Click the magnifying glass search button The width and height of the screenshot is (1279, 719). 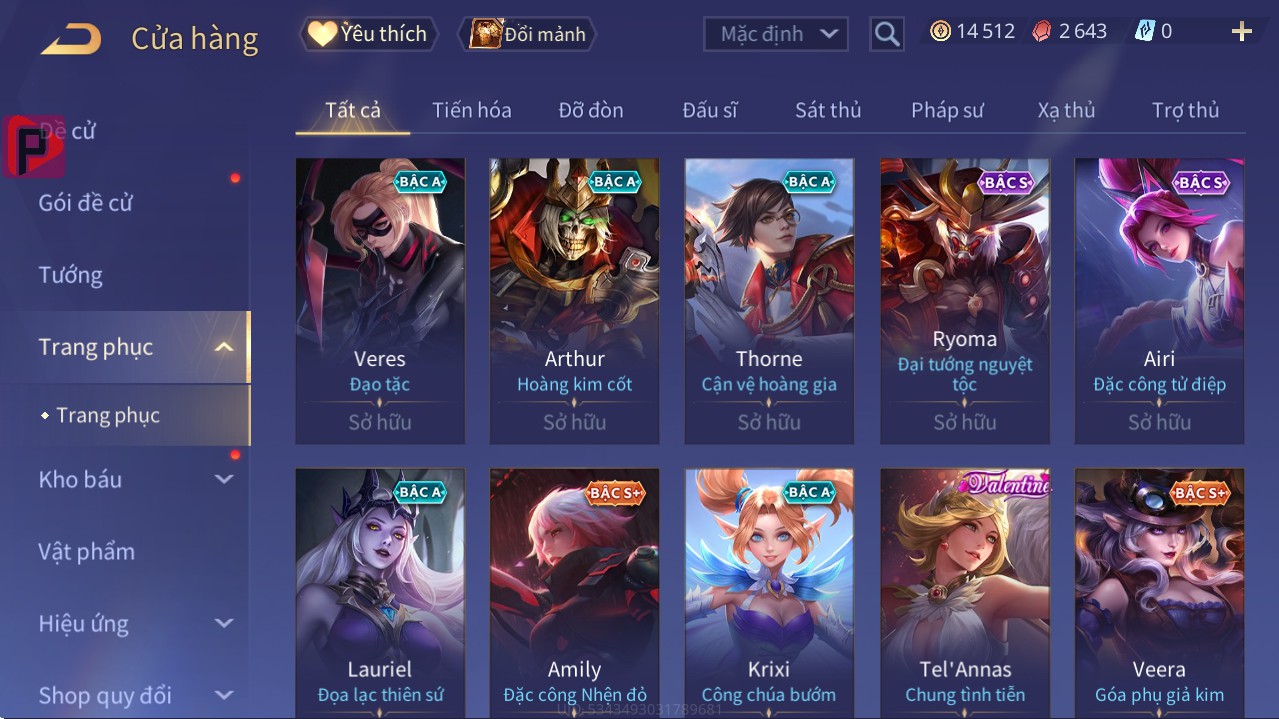point(886,34)
